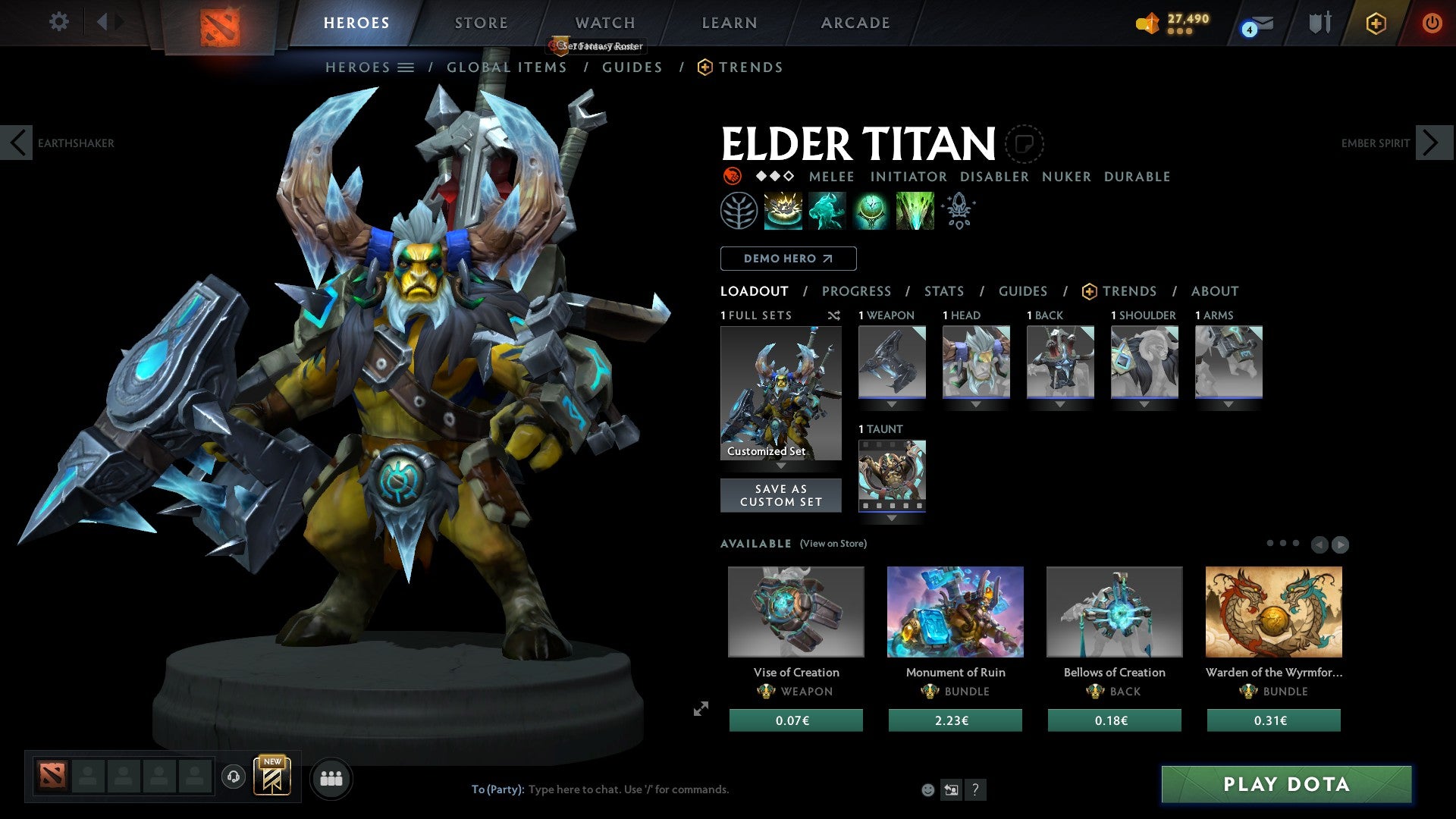The width and height of the screenshot is (1456, 819).
Task: Open the settings gear icon
Action: 58,22
